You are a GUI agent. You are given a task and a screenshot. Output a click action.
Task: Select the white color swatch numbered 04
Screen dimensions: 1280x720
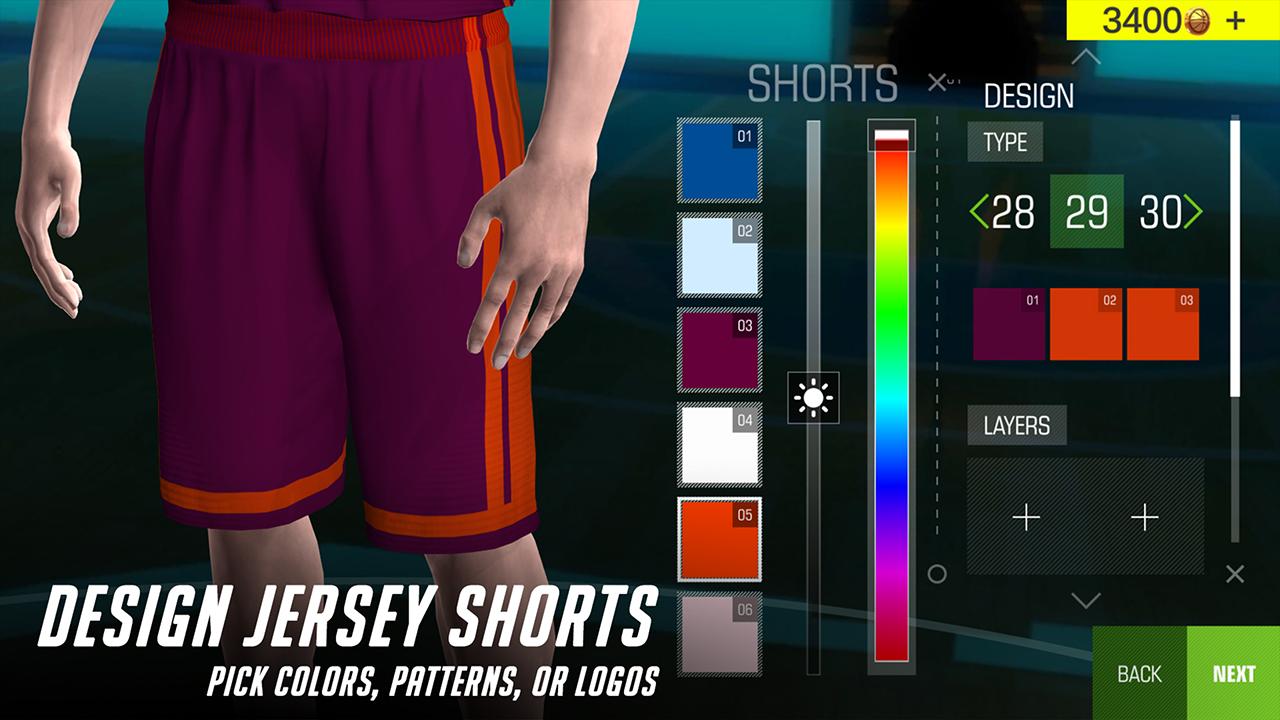pos(718,443)
